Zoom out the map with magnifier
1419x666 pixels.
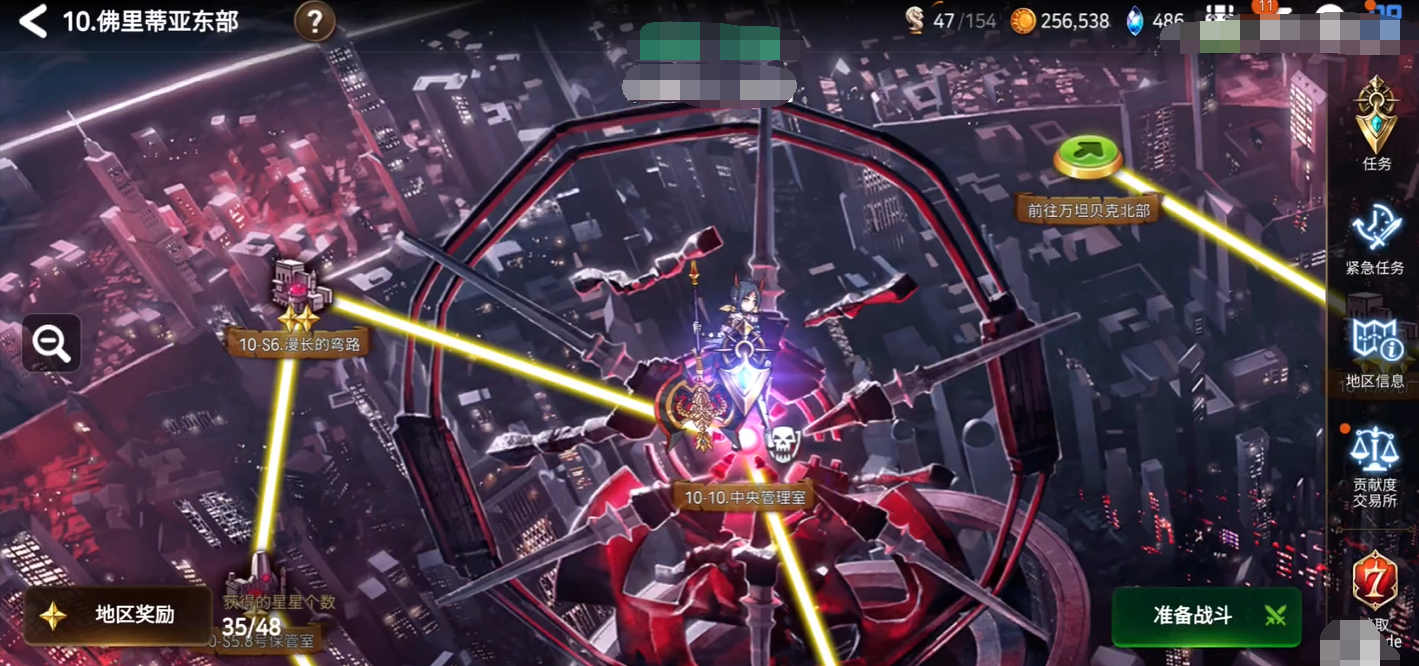pyautogui.click(x=51, y=343)
